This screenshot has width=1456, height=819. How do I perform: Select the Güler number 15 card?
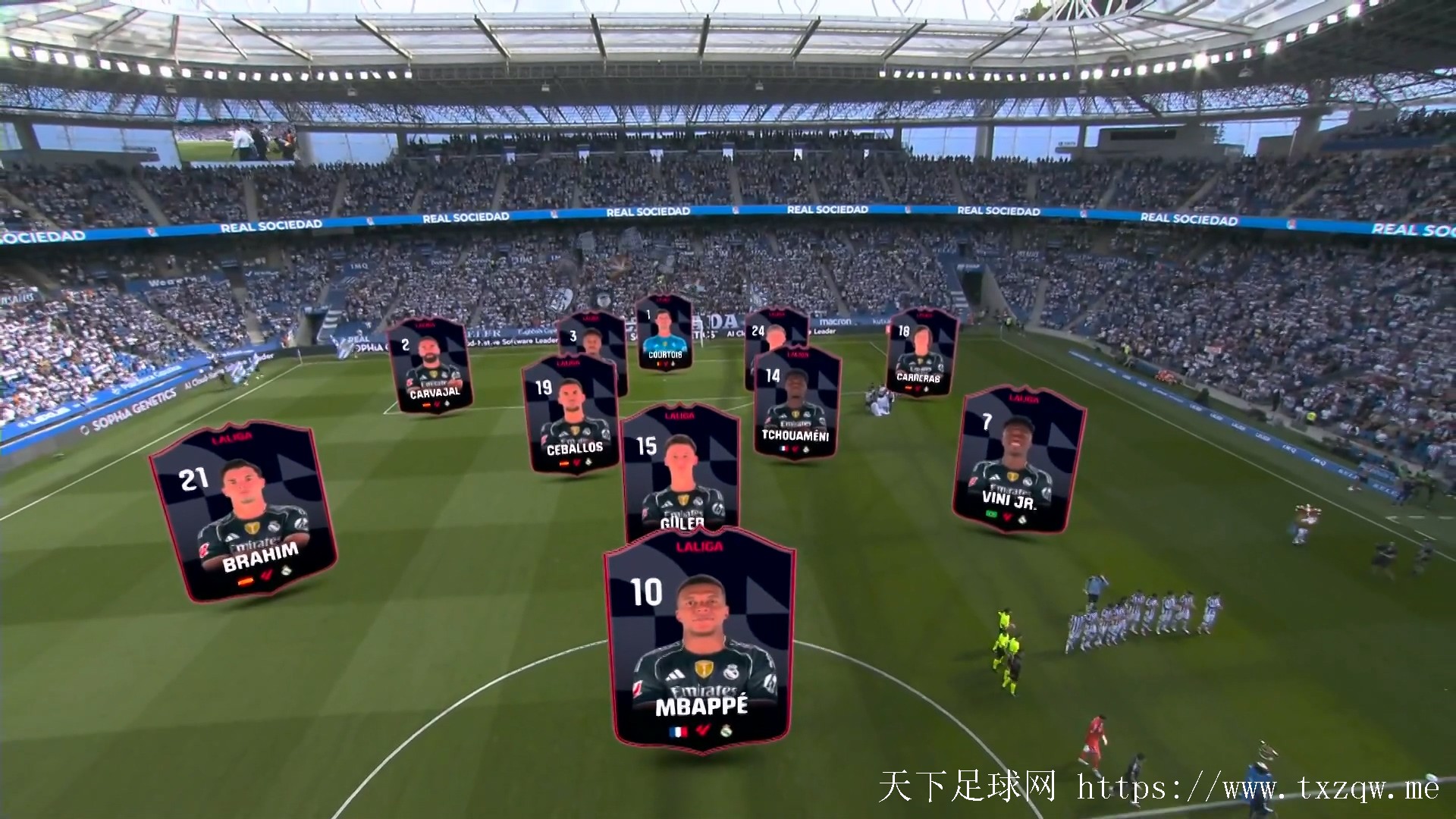pyautogui.click(x=680, y=469)
